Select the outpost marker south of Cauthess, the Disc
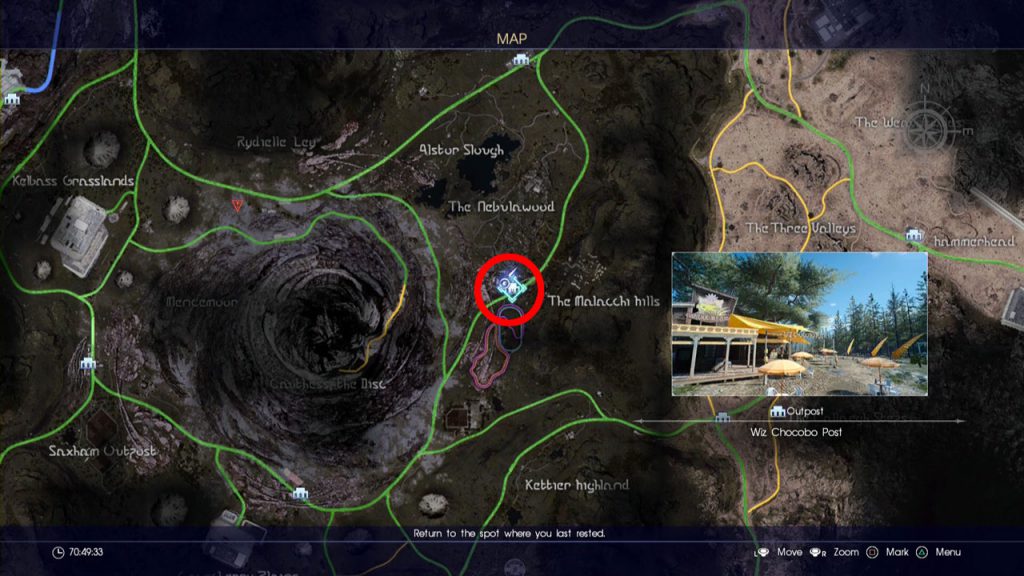Viewport: 1024px width, 576px height. tap(298, 493)
